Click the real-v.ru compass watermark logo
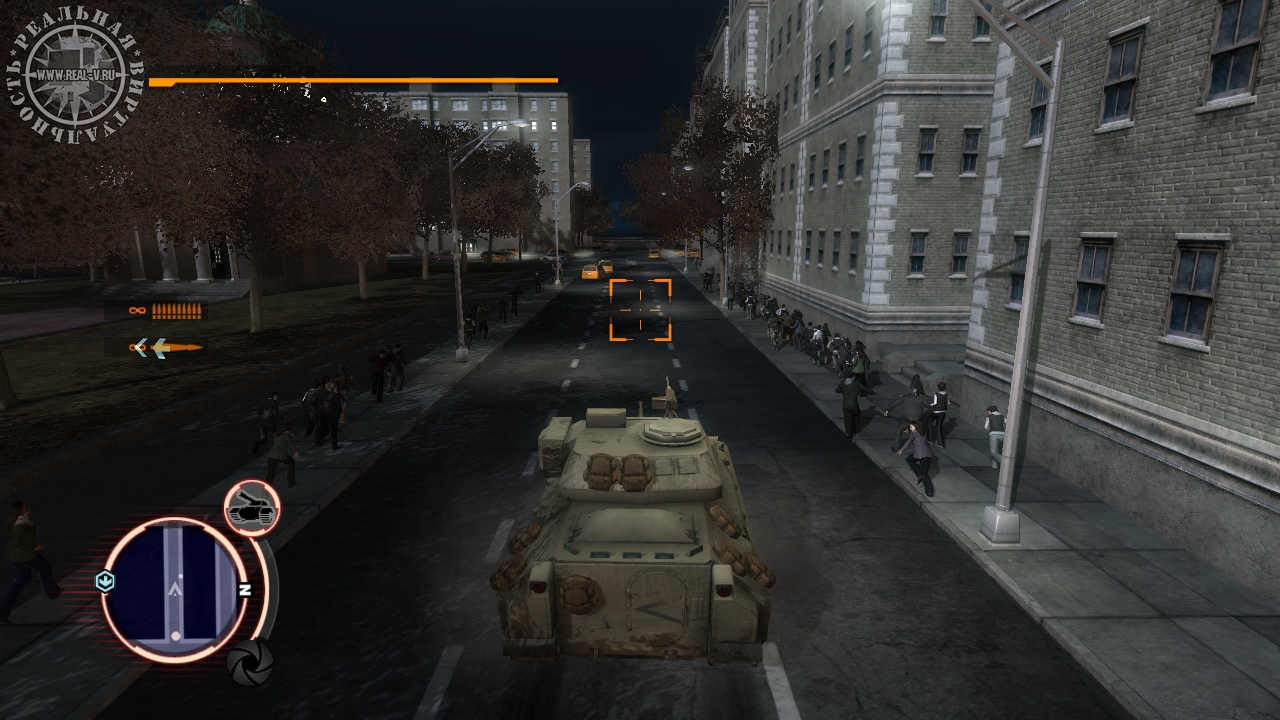Image resolution: width=1280 pixels, height=720 pixels. (76, 73)
